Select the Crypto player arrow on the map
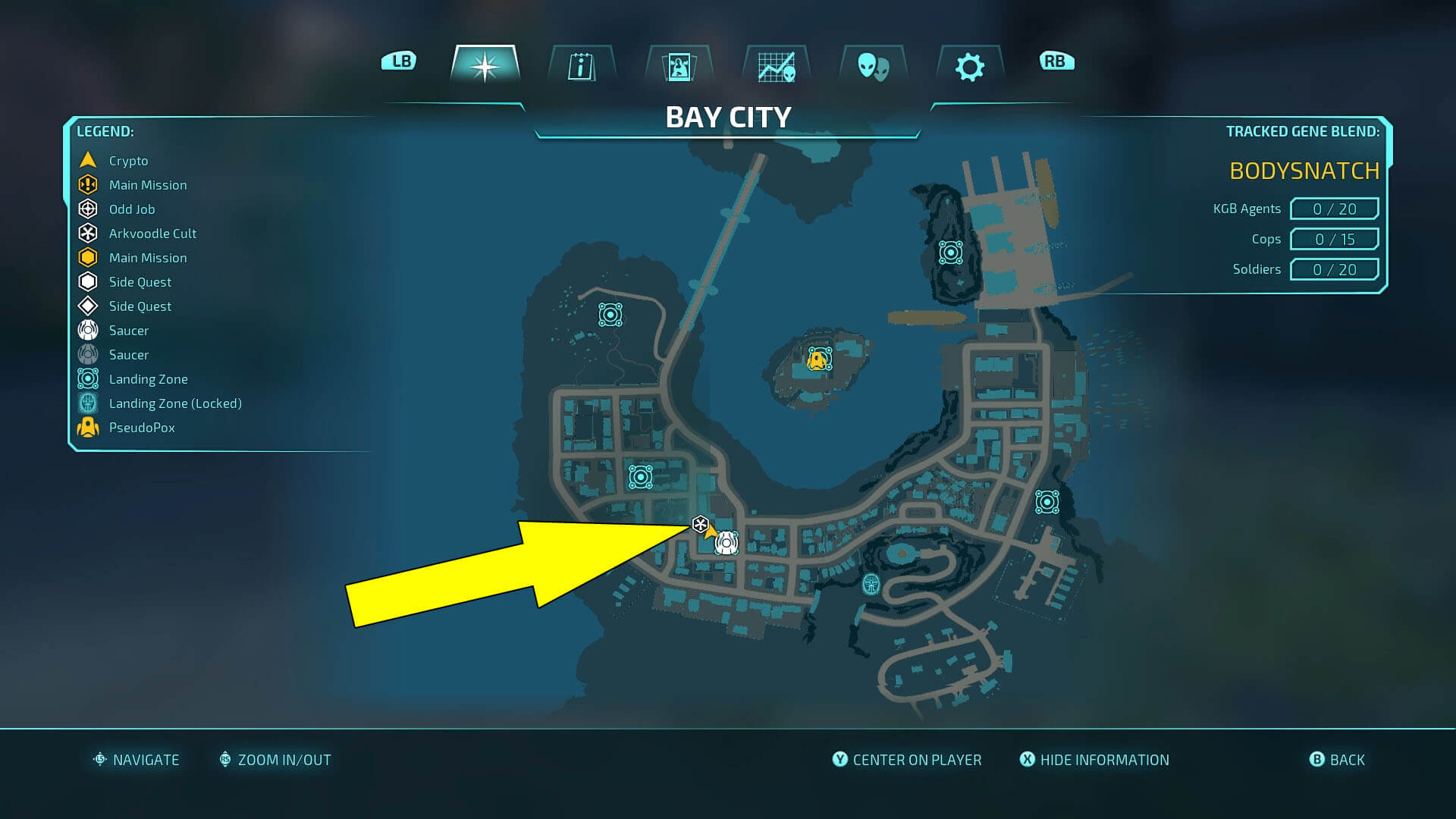Image resolution: width=1456 pixels, height=819 pixels. 710,532
